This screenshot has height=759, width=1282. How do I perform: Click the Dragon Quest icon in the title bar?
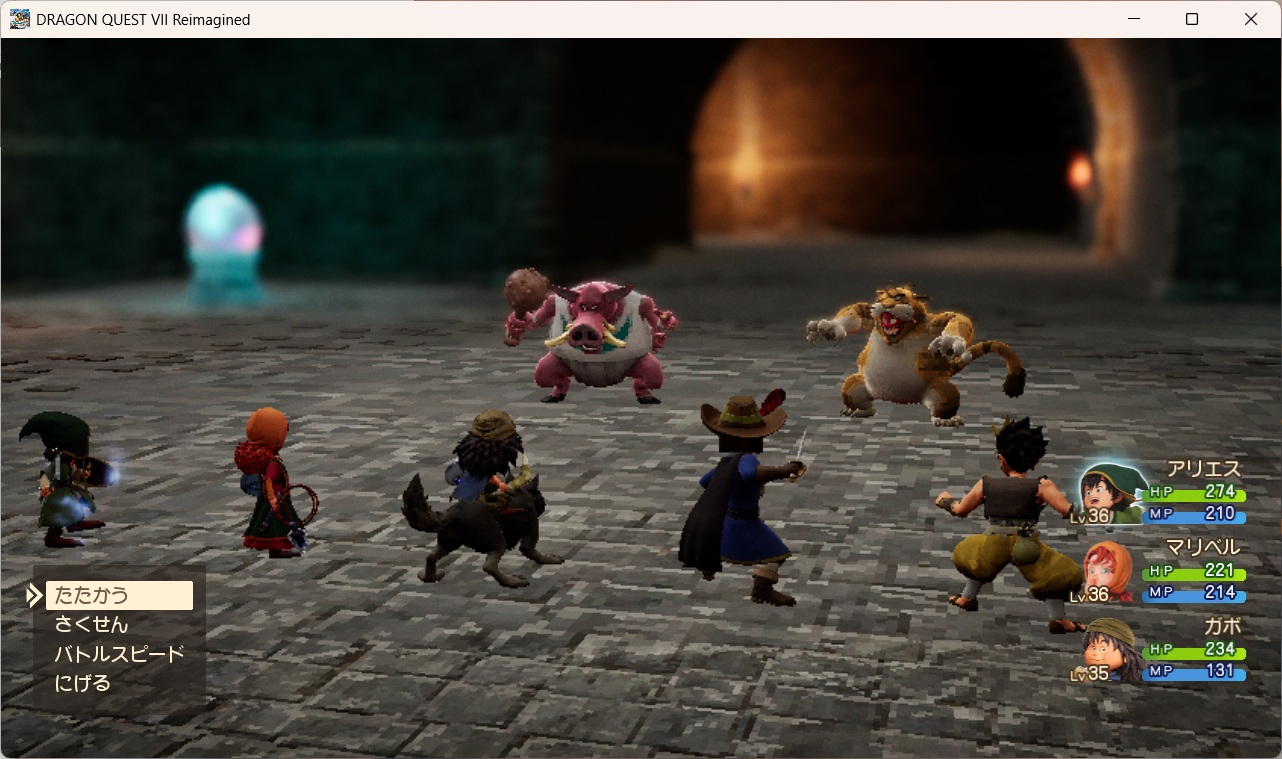pos(21,19)
